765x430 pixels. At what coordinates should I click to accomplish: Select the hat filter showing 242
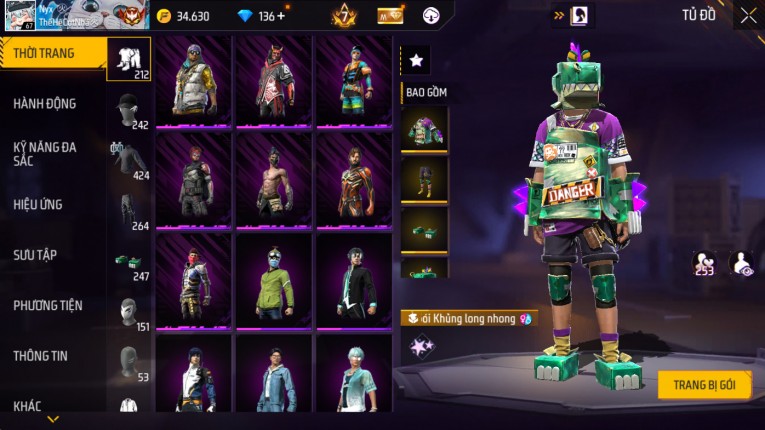(129, 111)
